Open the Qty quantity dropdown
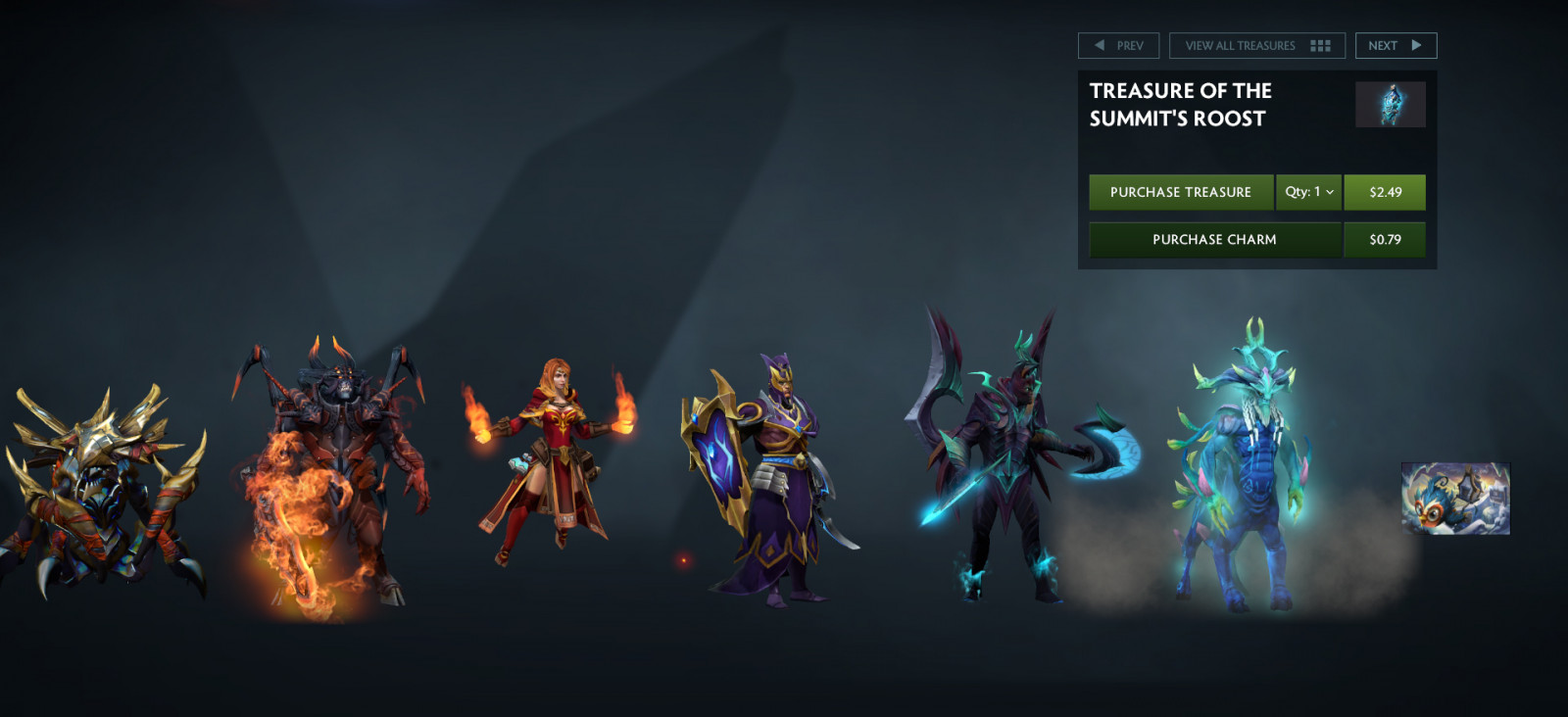 [x=1308, y=193]
